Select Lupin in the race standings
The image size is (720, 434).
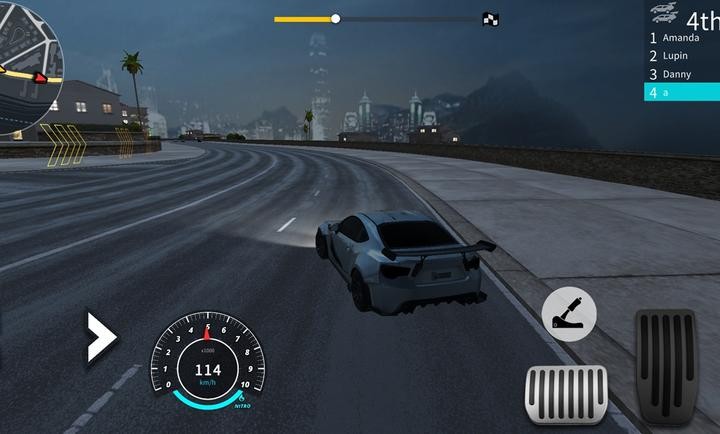click(681, 56)
